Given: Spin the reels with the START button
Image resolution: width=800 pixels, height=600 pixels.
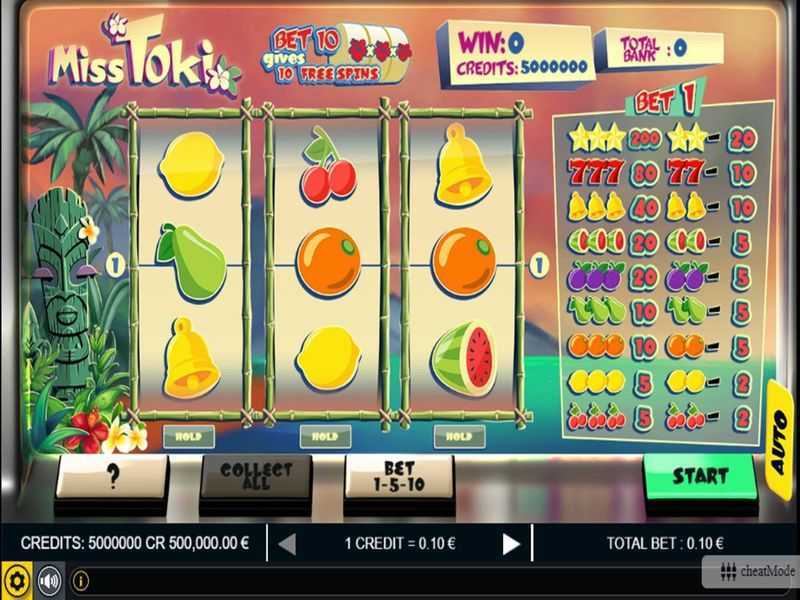Looking at the screenshot, I should coord(699,476).
